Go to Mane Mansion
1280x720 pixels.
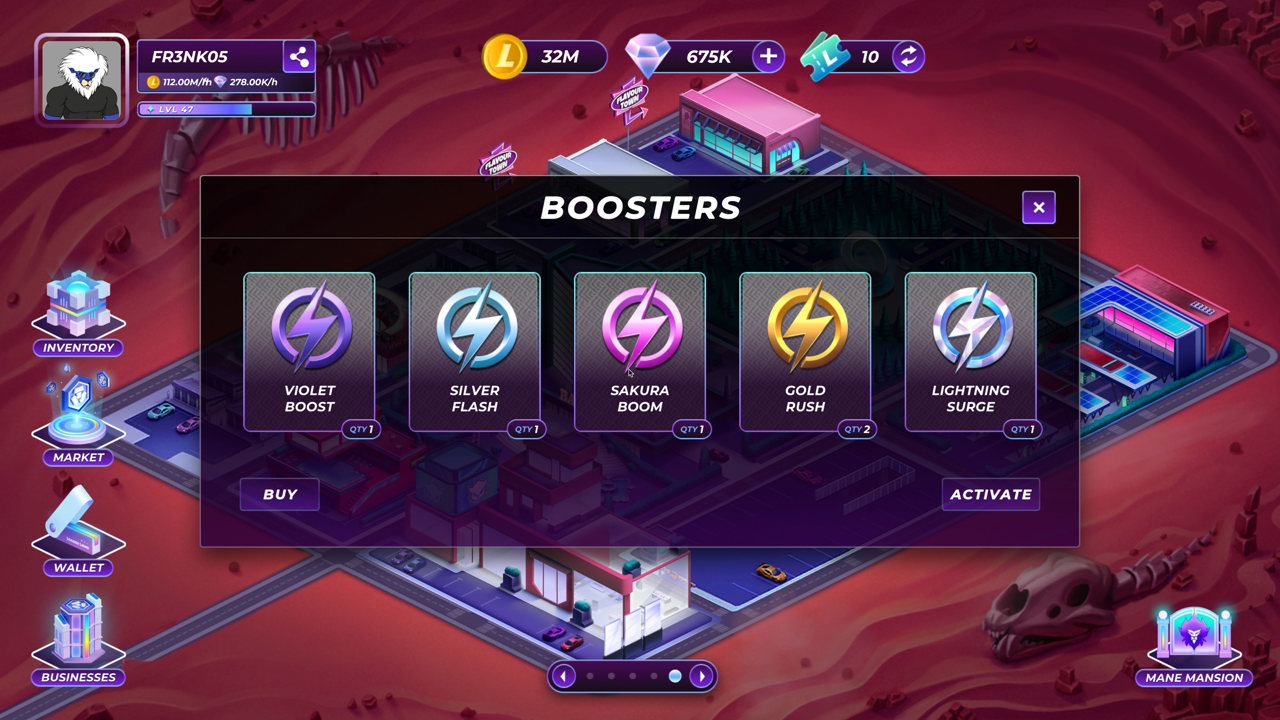click(1193, 645)
